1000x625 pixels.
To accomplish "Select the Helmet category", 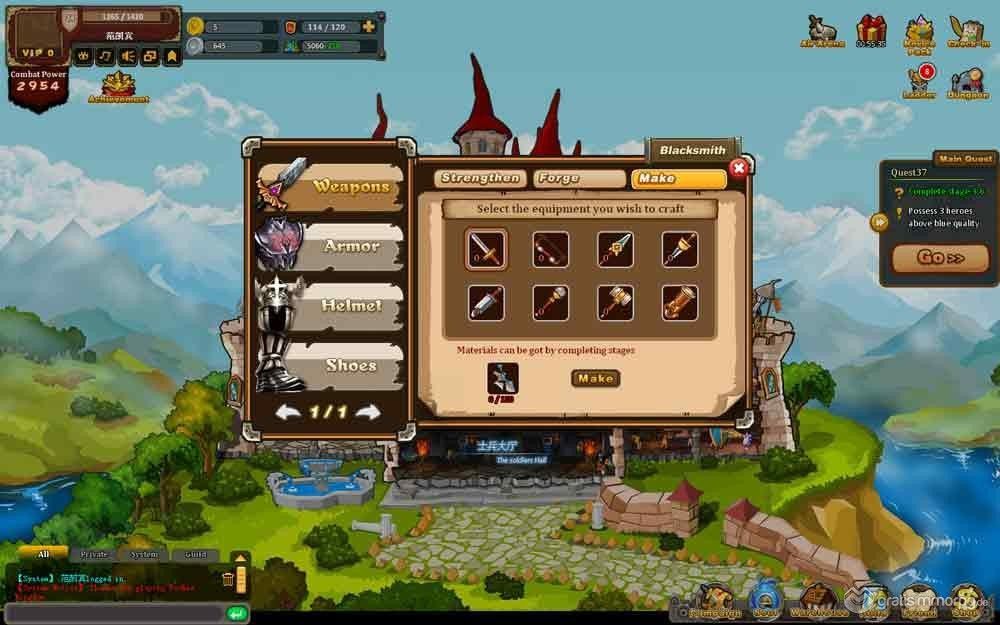I will [x=331, y=306].
